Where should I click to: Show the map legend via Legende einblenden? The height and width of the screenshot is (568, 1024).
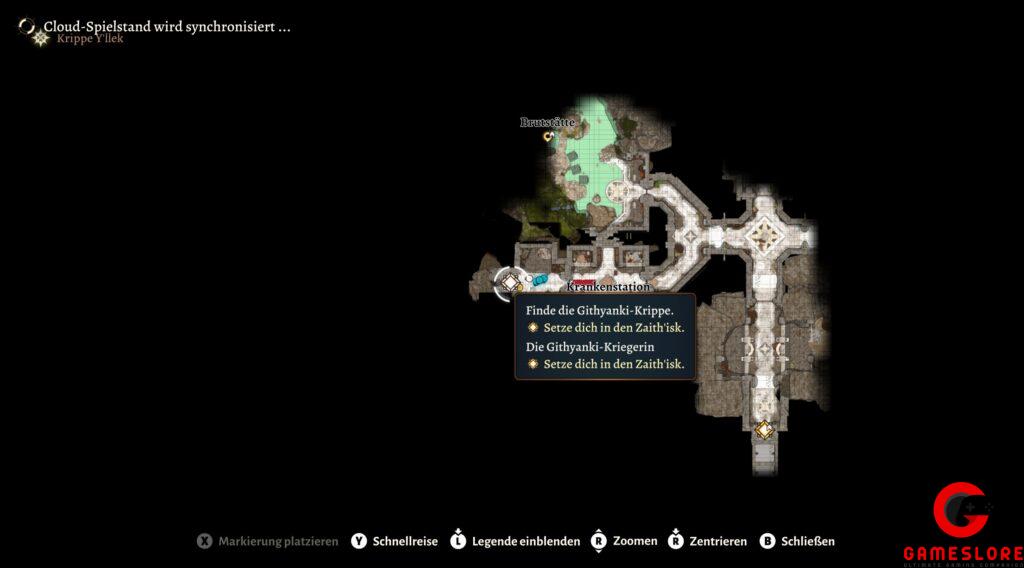[515, 541]
